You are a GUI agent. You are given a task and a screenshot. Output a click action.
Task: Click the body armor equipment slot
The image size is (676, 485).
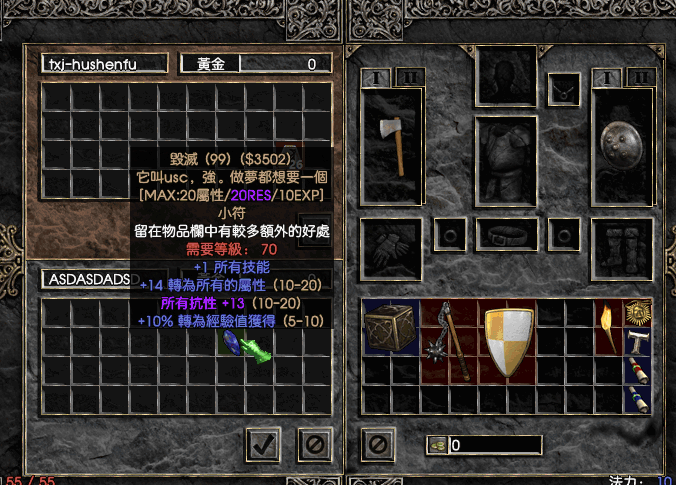point(506,161)
